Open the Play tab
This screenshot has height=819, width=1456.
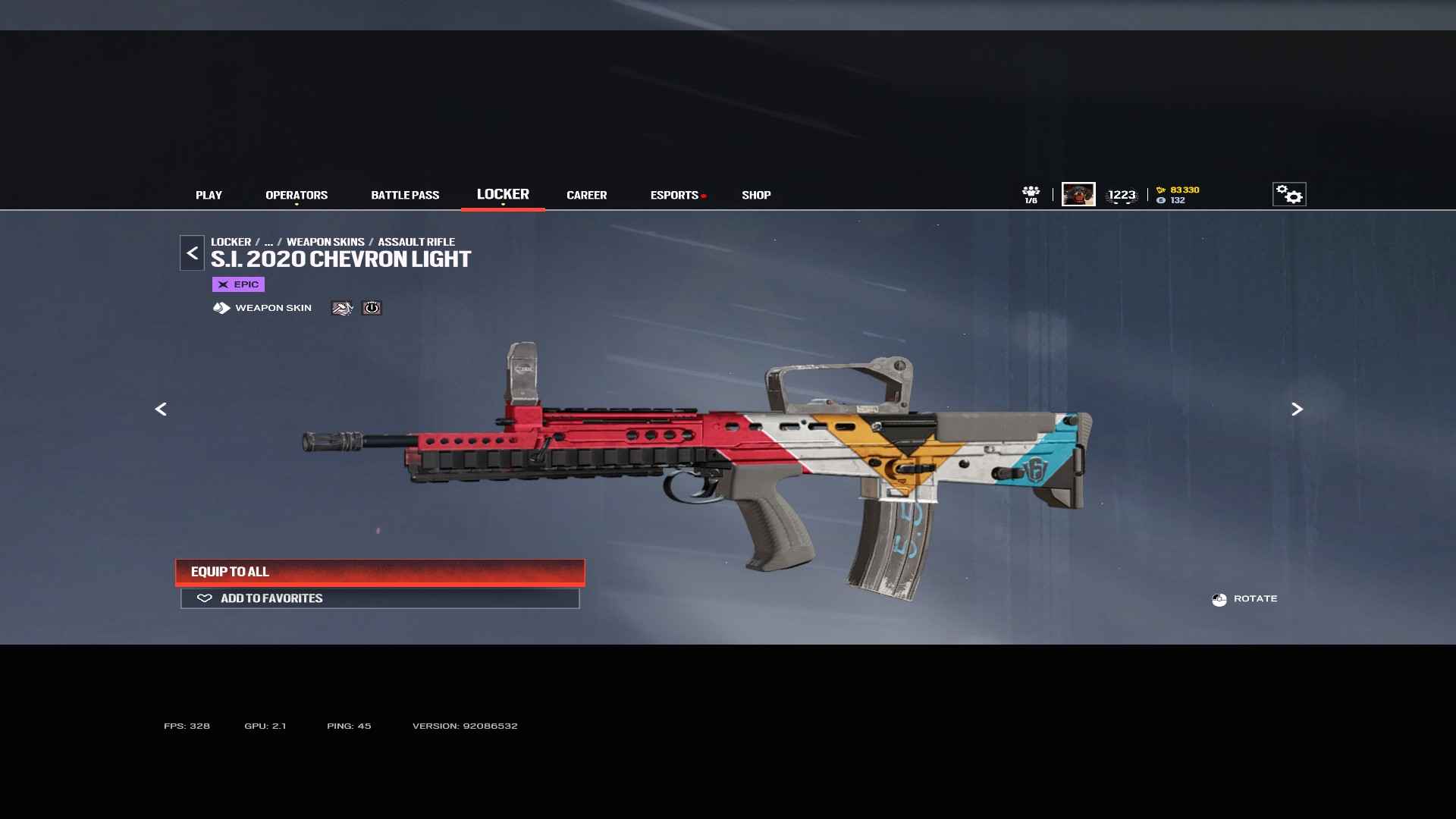click(209, 195)
